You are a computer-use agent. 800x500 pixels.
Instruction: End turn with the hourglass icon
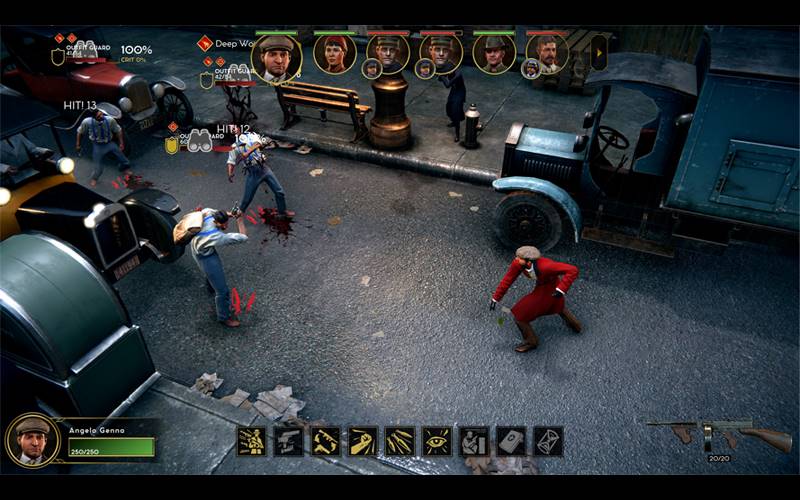(548, 441)
